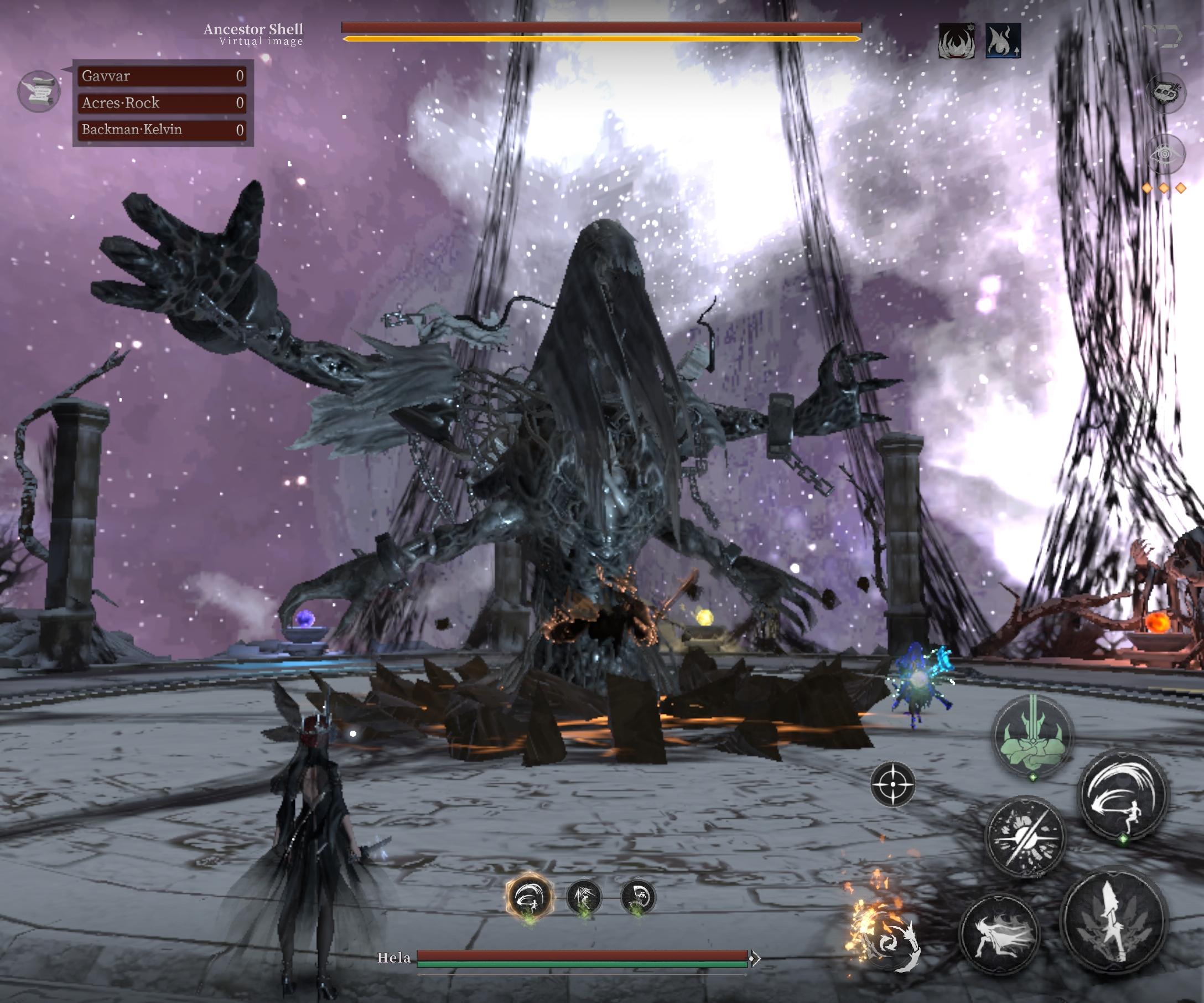Select the glowing highlighted combo skill icon
Viewport: 1204px width, 1003px height.
pos(529,897)
